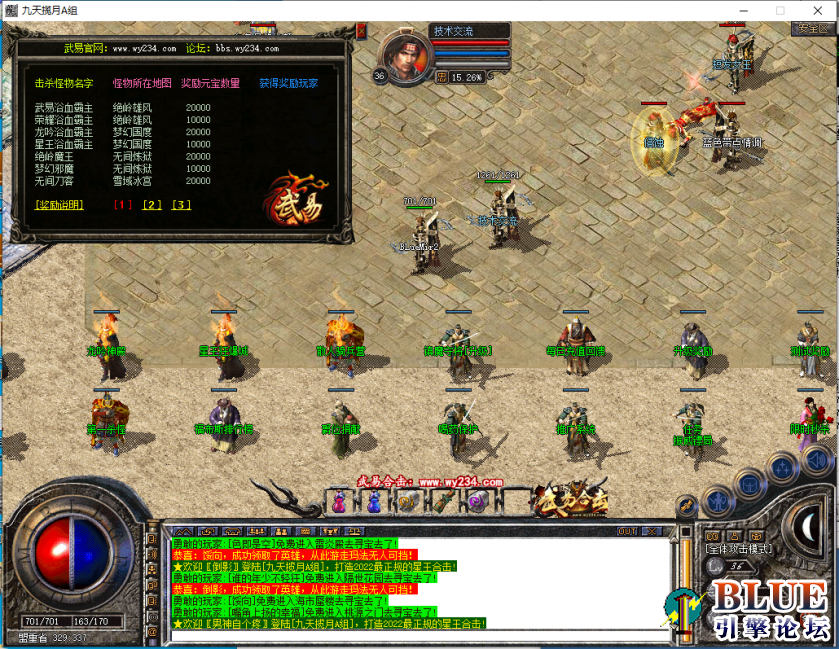
Task: Go to page 2 of the reward list
Action: point(152,205)
